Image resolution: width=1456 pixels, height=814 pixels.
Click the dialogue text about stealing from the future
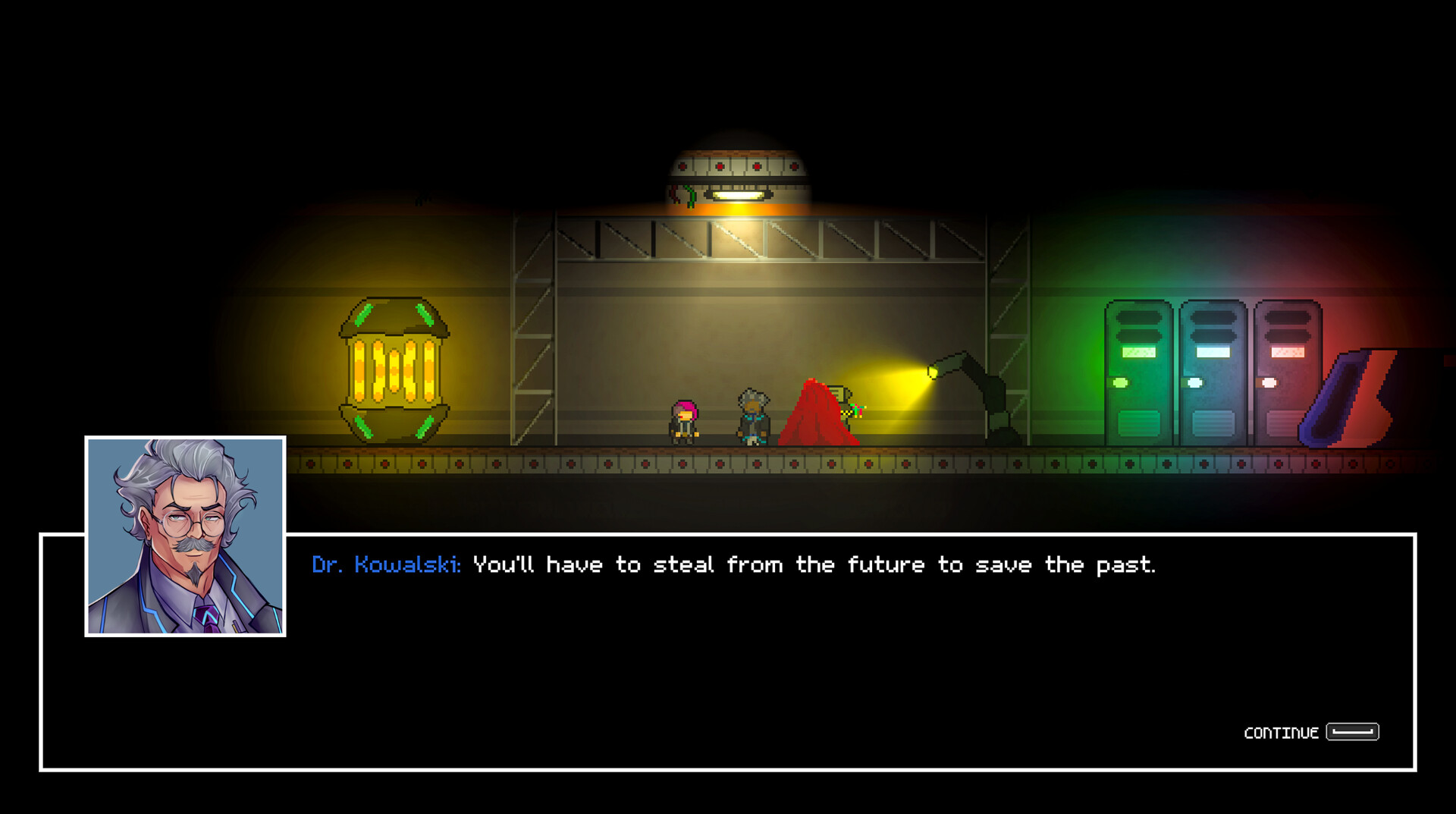(815, 564)
